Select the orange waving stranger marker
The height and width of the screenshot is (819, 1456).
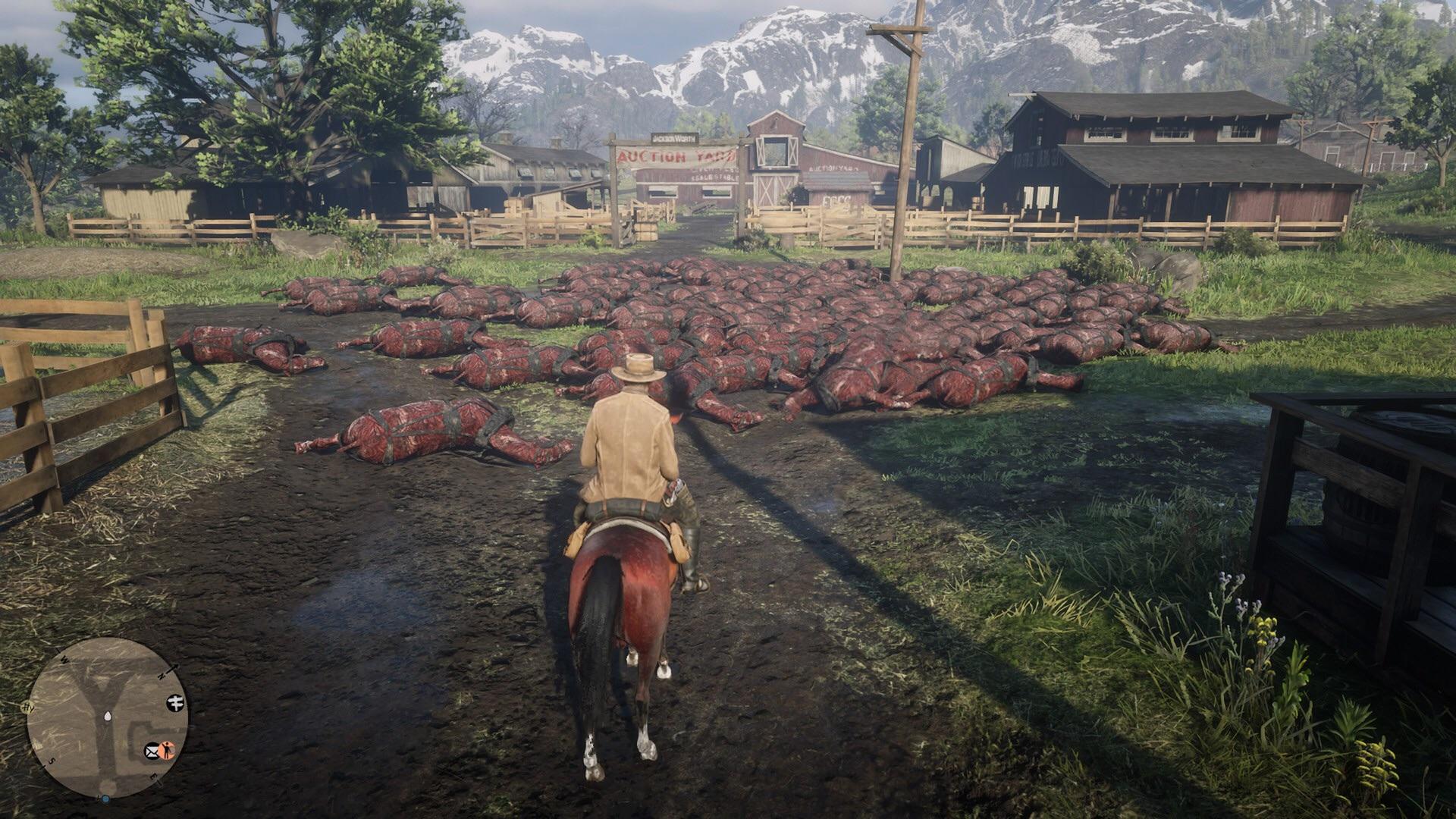tap(168, 751)
